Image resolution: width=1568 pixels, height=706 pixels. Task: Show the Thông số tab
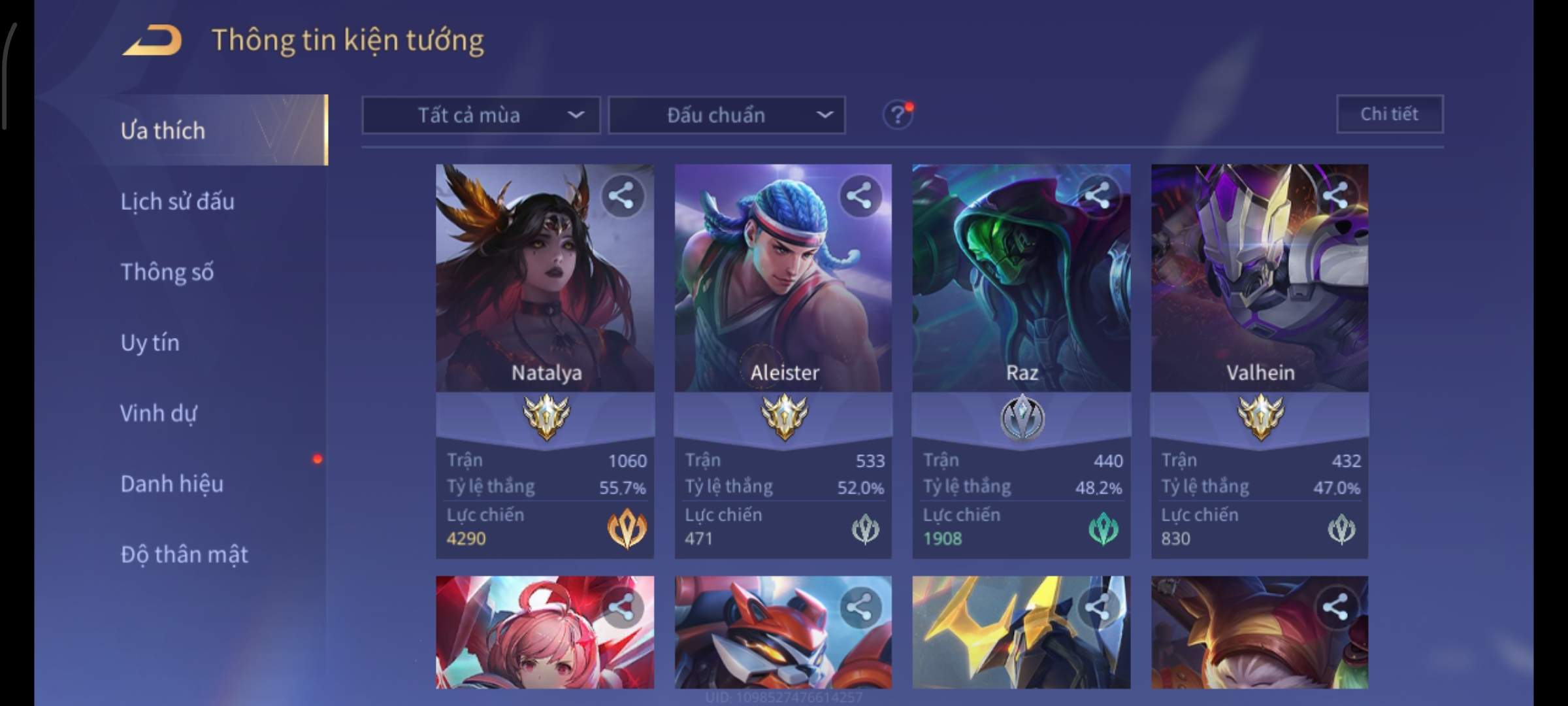[x=167, y=272]
